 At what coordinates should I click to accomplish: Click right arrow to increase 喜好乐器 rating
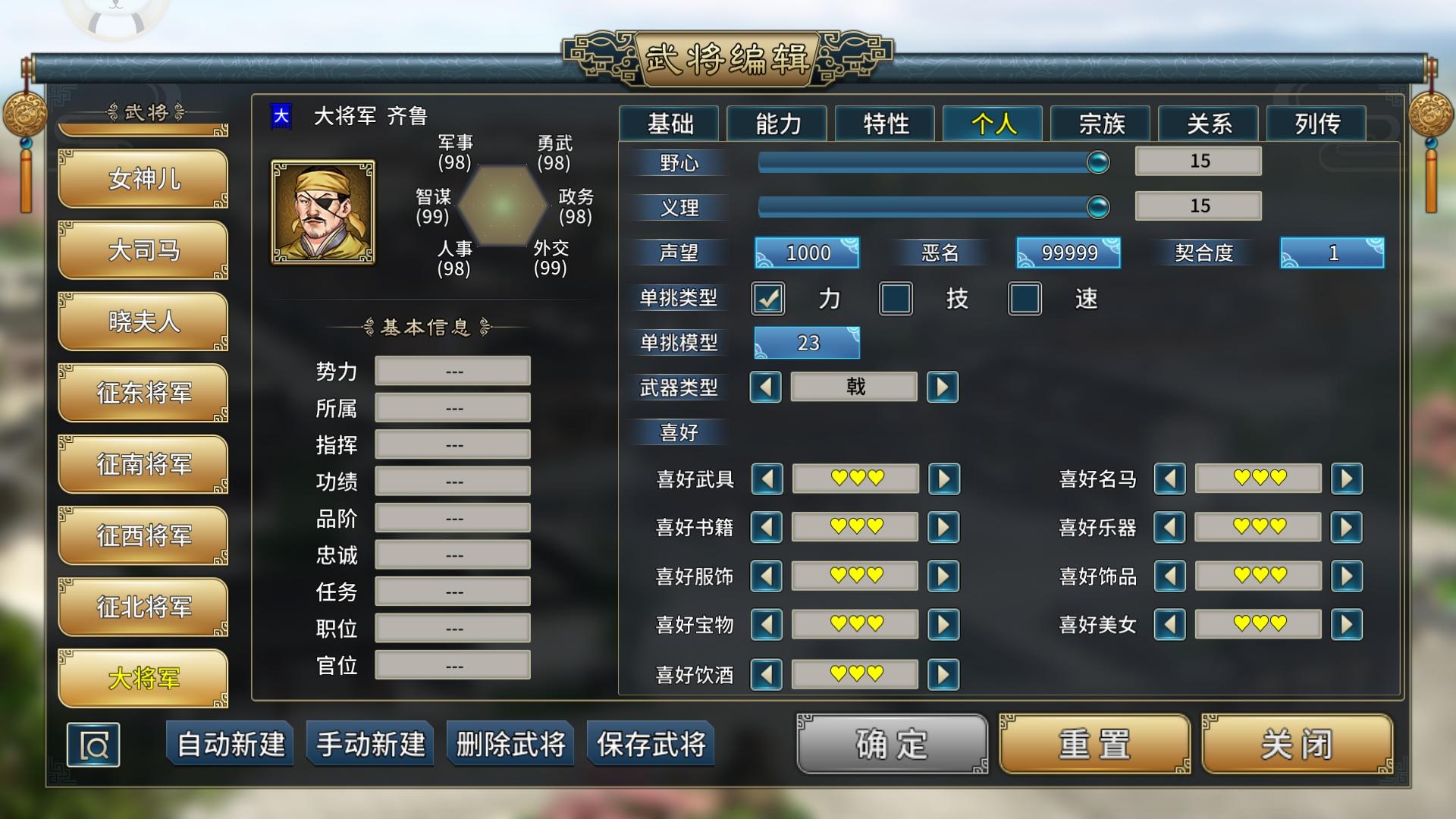1348,527
